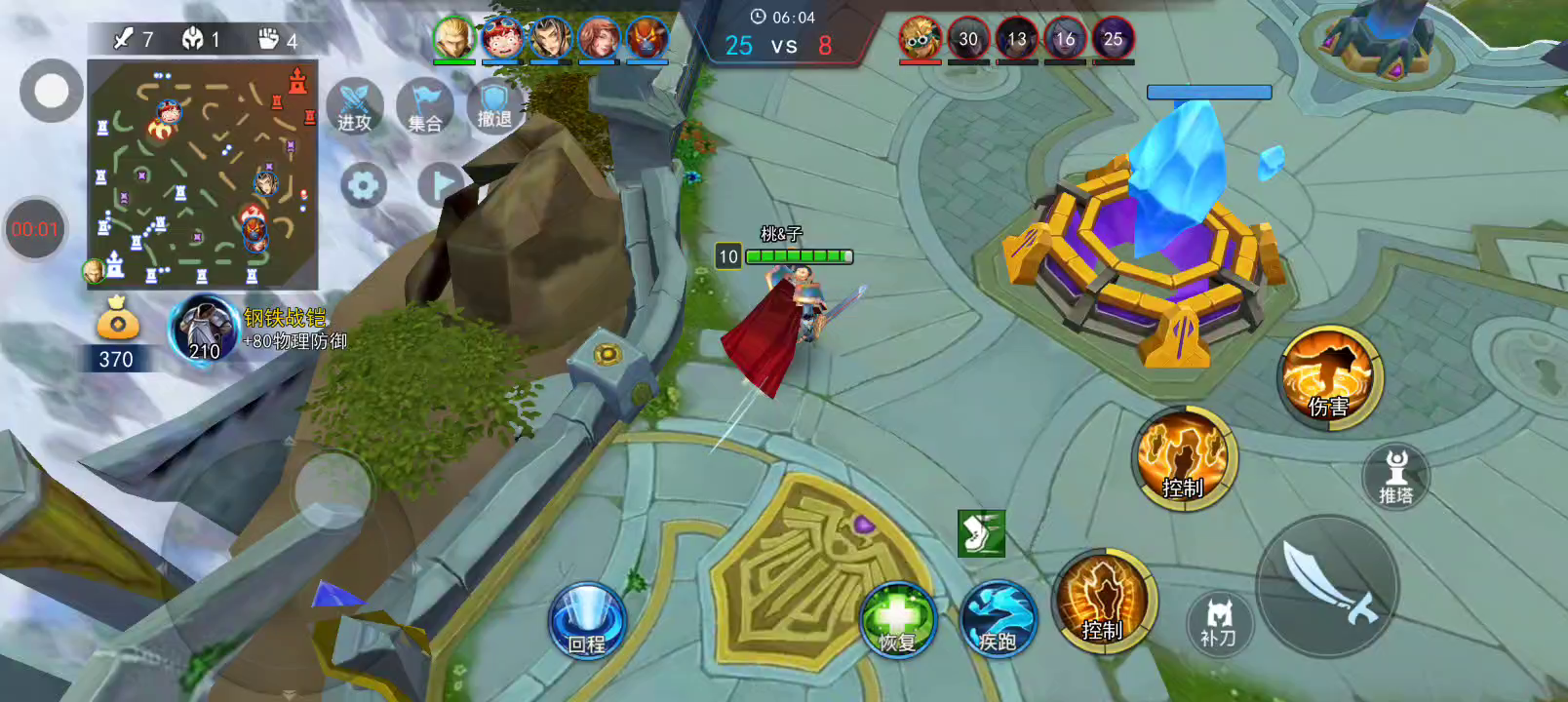
Task: Stop recording via the red 00:01 timer
Action: point(35,229)
